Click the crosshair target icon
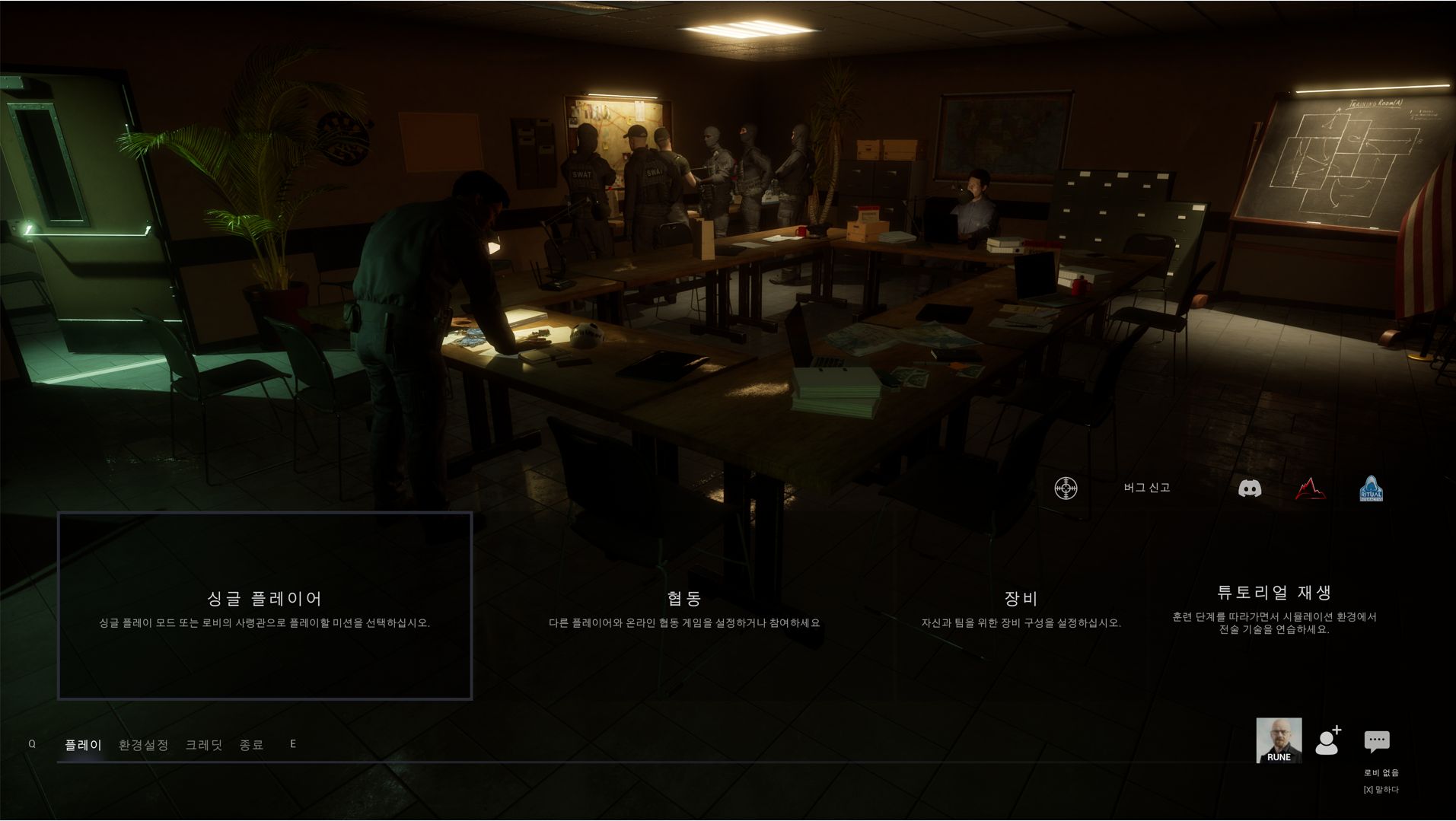1456x821 pixels. coord(1066,488)
